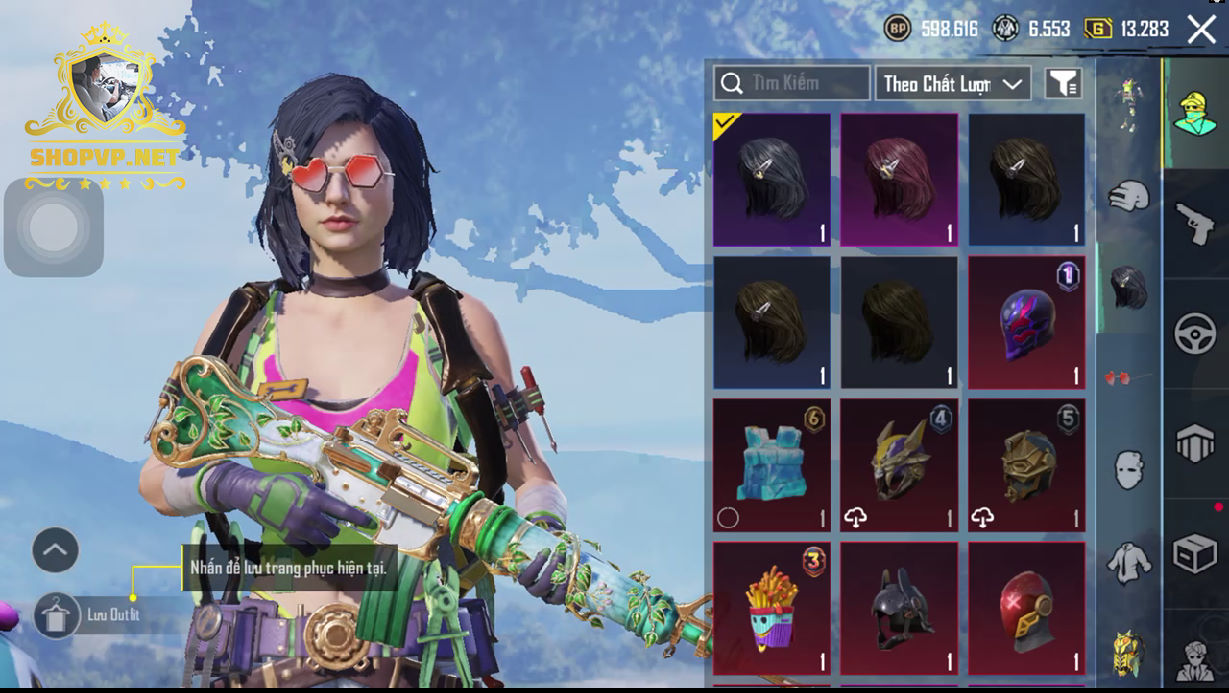Tap the AssistiveTouch floating circle button

54,228
